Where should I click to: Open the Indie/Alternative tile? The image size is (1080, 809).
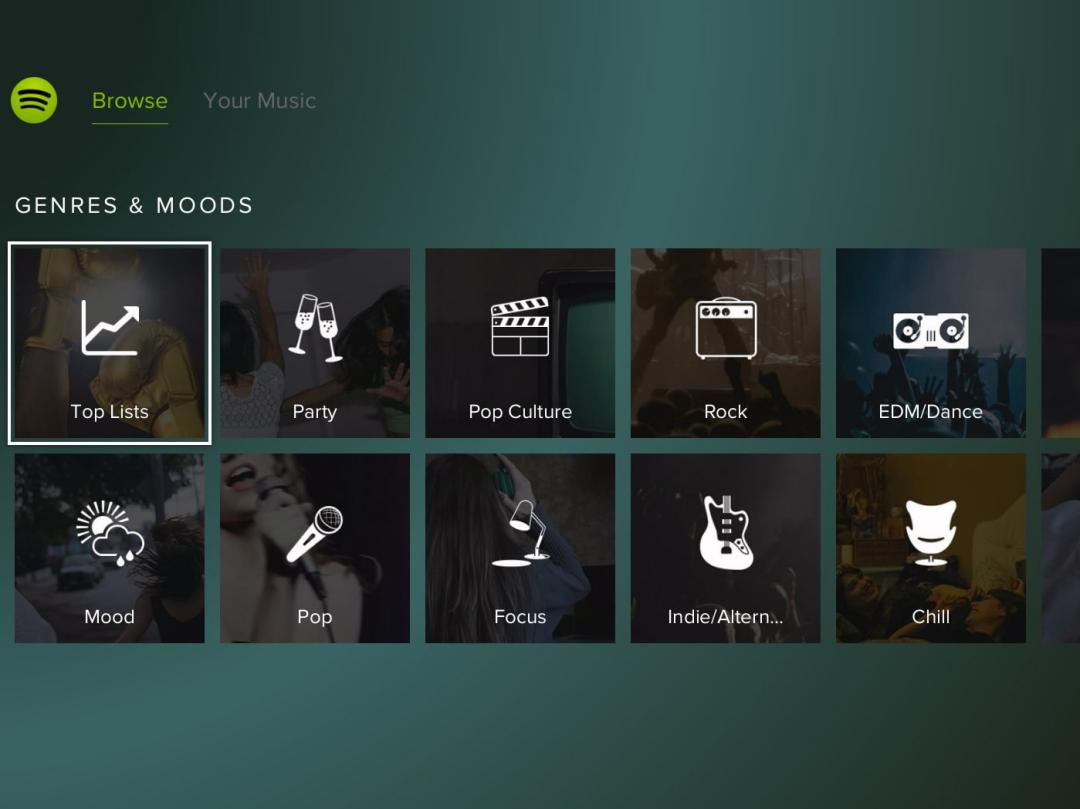click(725, 548)
